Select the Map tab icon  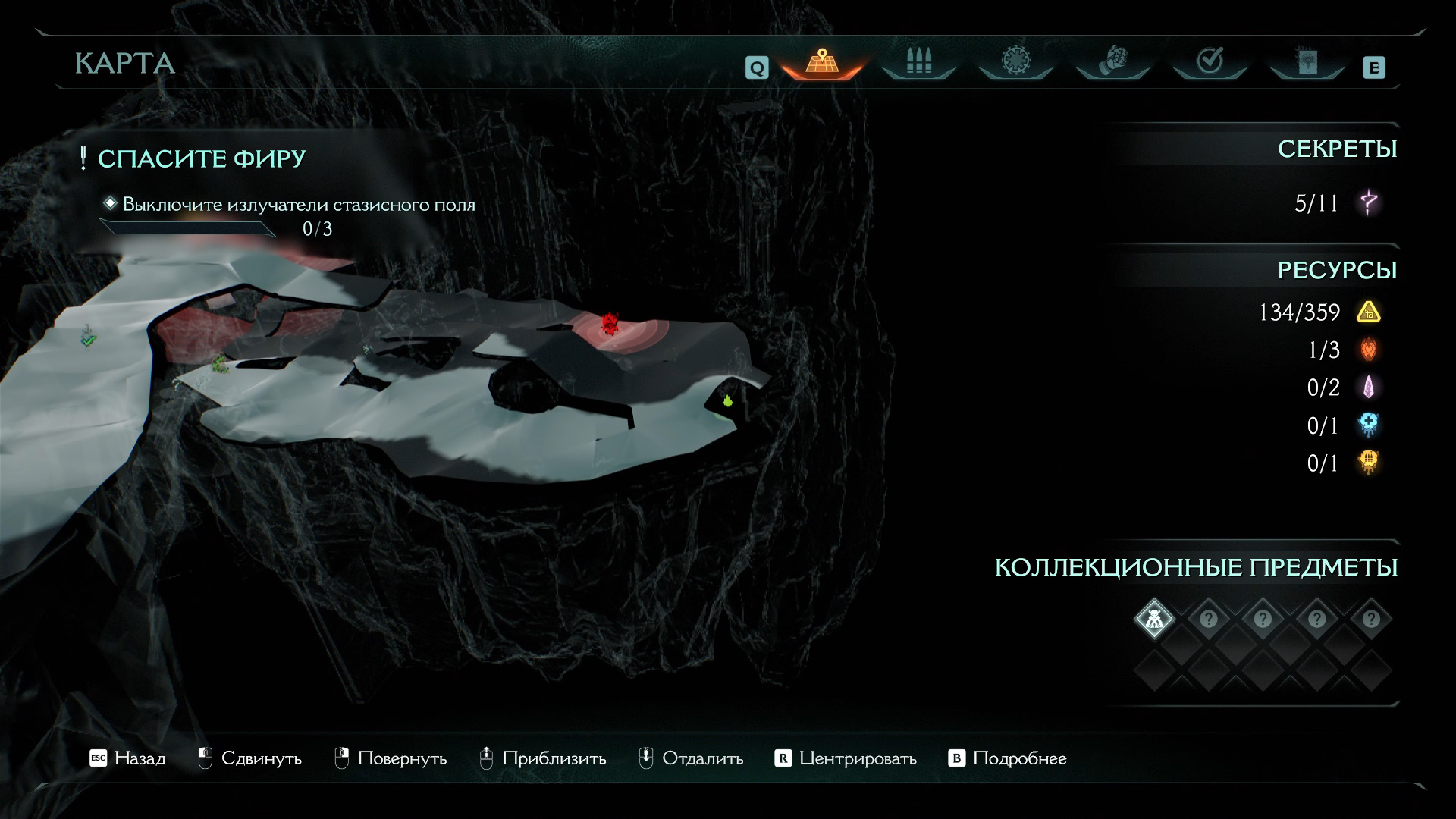pyautogui.click(x=822, y=61)
